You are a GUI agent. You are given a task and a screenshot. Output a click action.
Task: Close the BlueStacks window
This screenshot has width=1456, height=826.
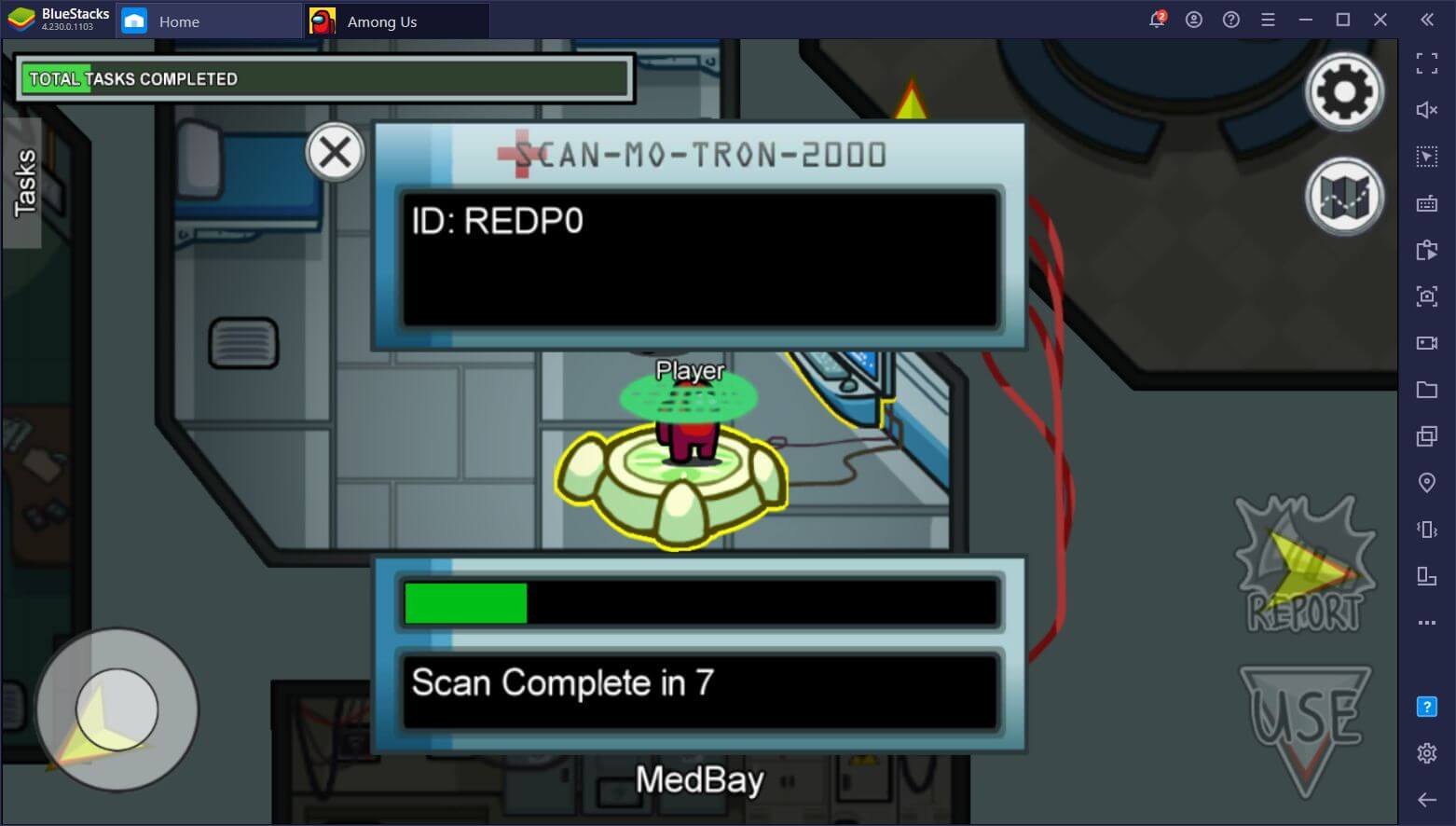coord(1380,20)
